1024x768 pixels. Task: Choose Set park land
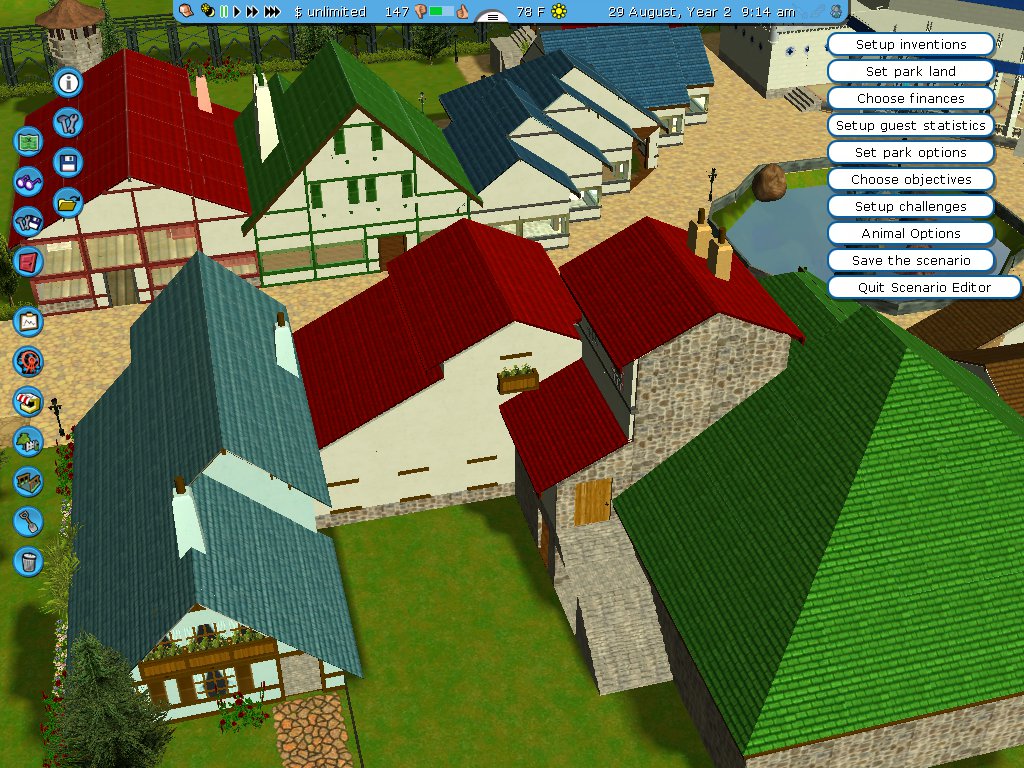click(911, 72)
